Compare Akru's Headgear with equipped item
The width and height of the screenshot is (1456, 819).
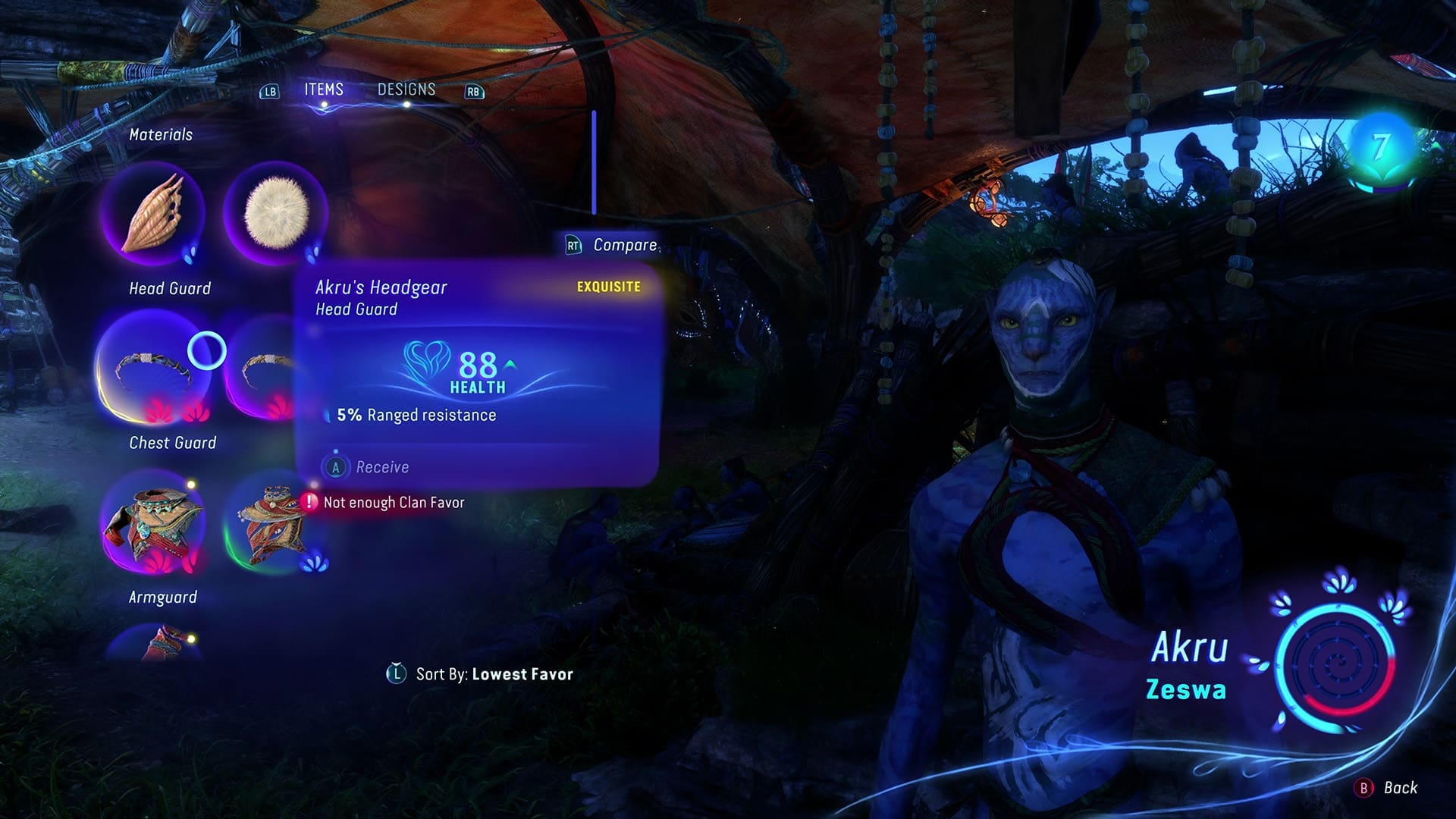point(613,245)
